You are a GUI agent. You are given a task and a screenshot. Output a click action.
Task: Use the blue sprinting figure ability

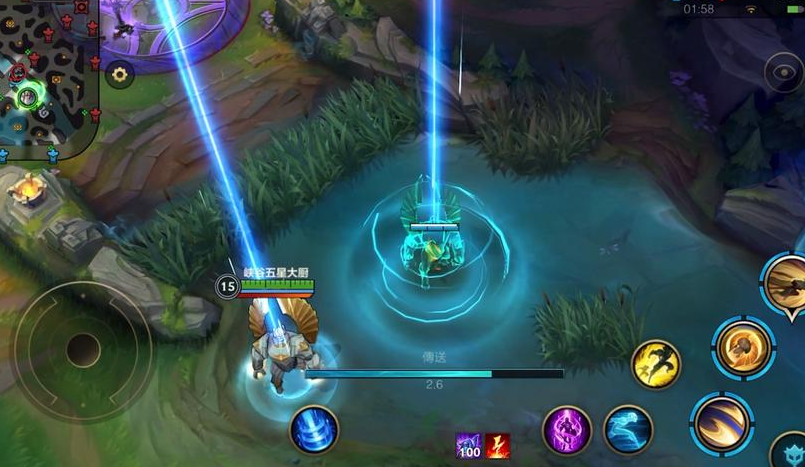628,429
